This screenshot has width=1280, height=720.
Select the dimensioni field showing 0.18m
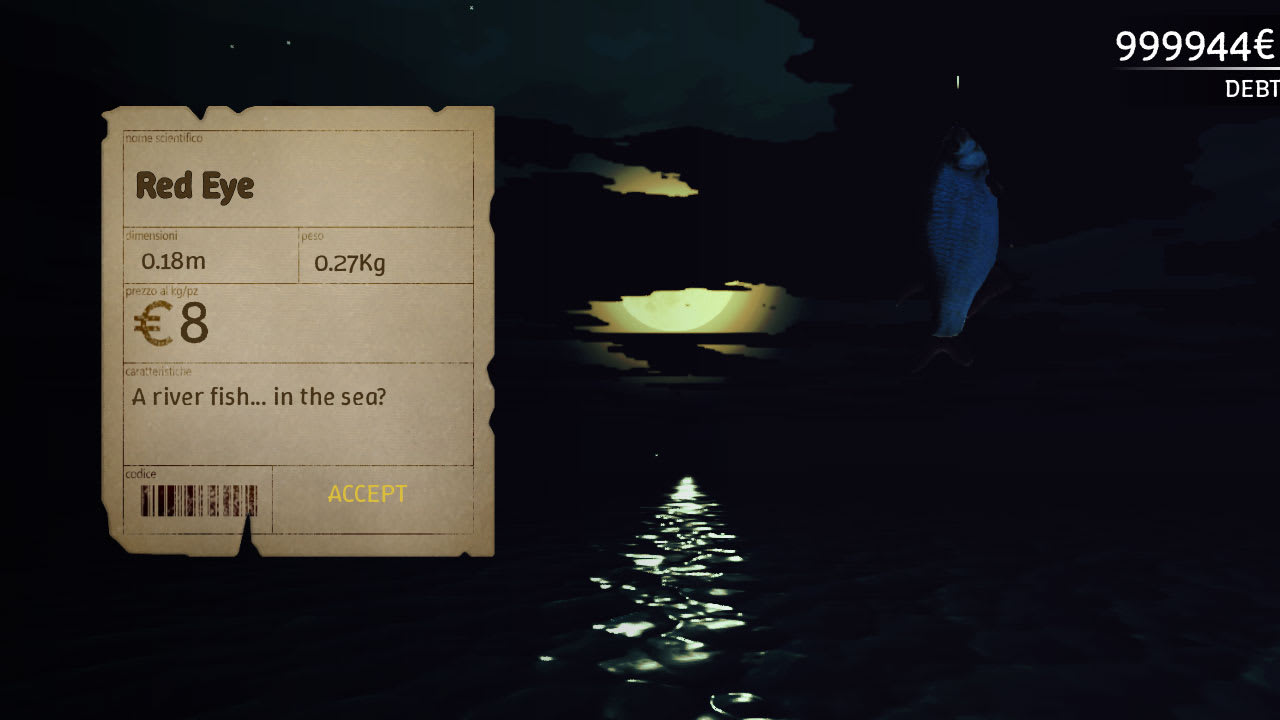tap(174, 261)
